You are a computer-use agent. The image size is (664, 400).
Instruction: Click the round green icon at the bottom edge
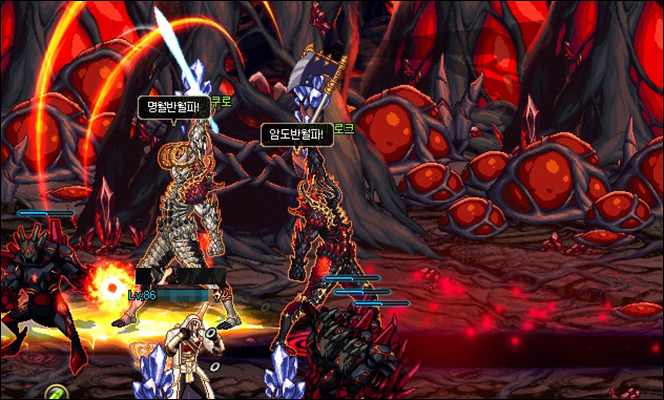[x=55, y=392]
